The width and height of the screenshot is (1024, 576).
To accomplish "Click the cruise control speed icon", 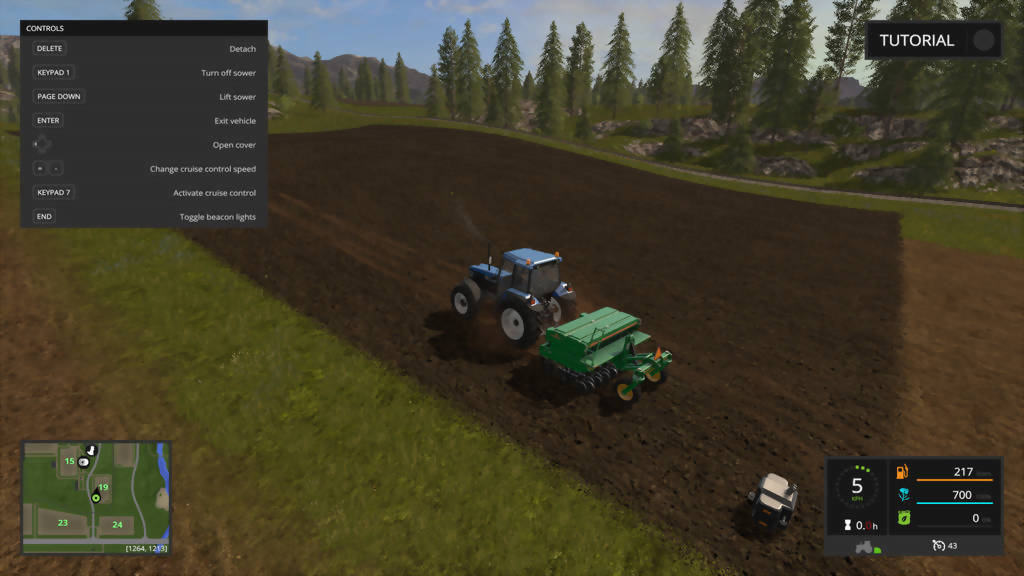I will pyautogui.click(x=937, y=545).
